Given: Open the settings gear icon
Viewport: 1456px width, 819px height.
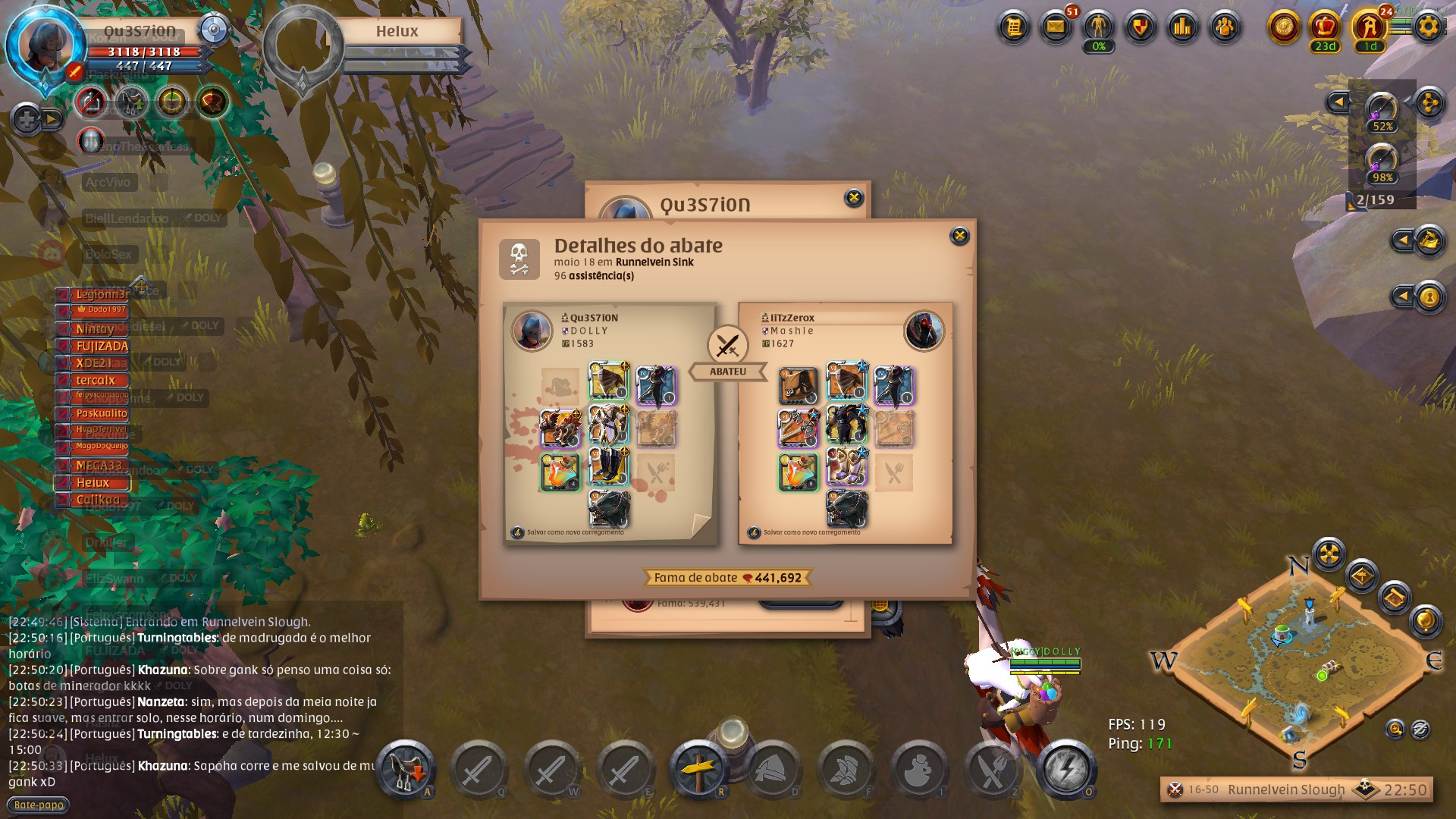Looking at the screenshot, I should pyautogui.click(x=1428, y=27).
